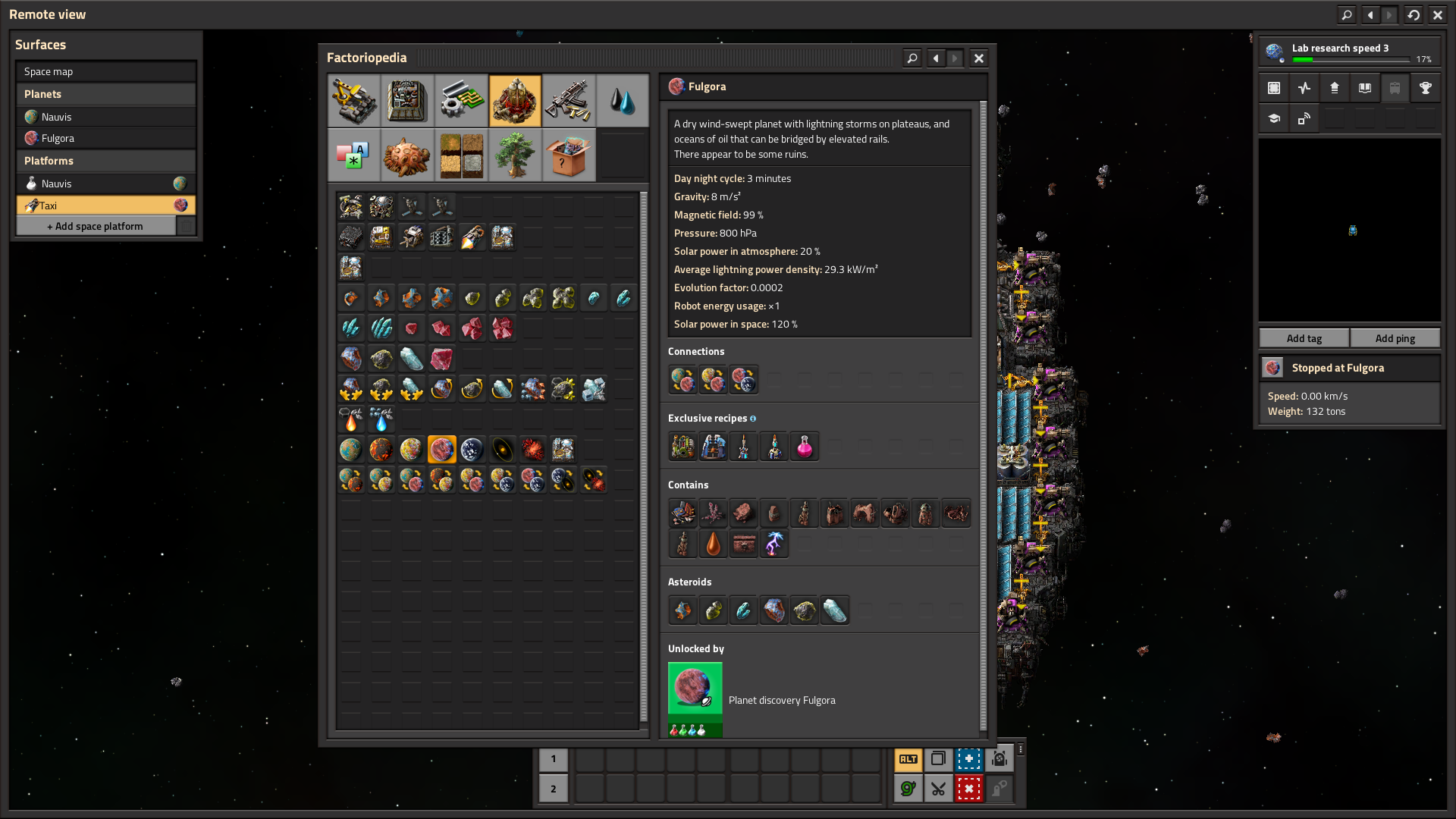
Task: Select the Logistics category tab
Action: [x=354, y=101]
